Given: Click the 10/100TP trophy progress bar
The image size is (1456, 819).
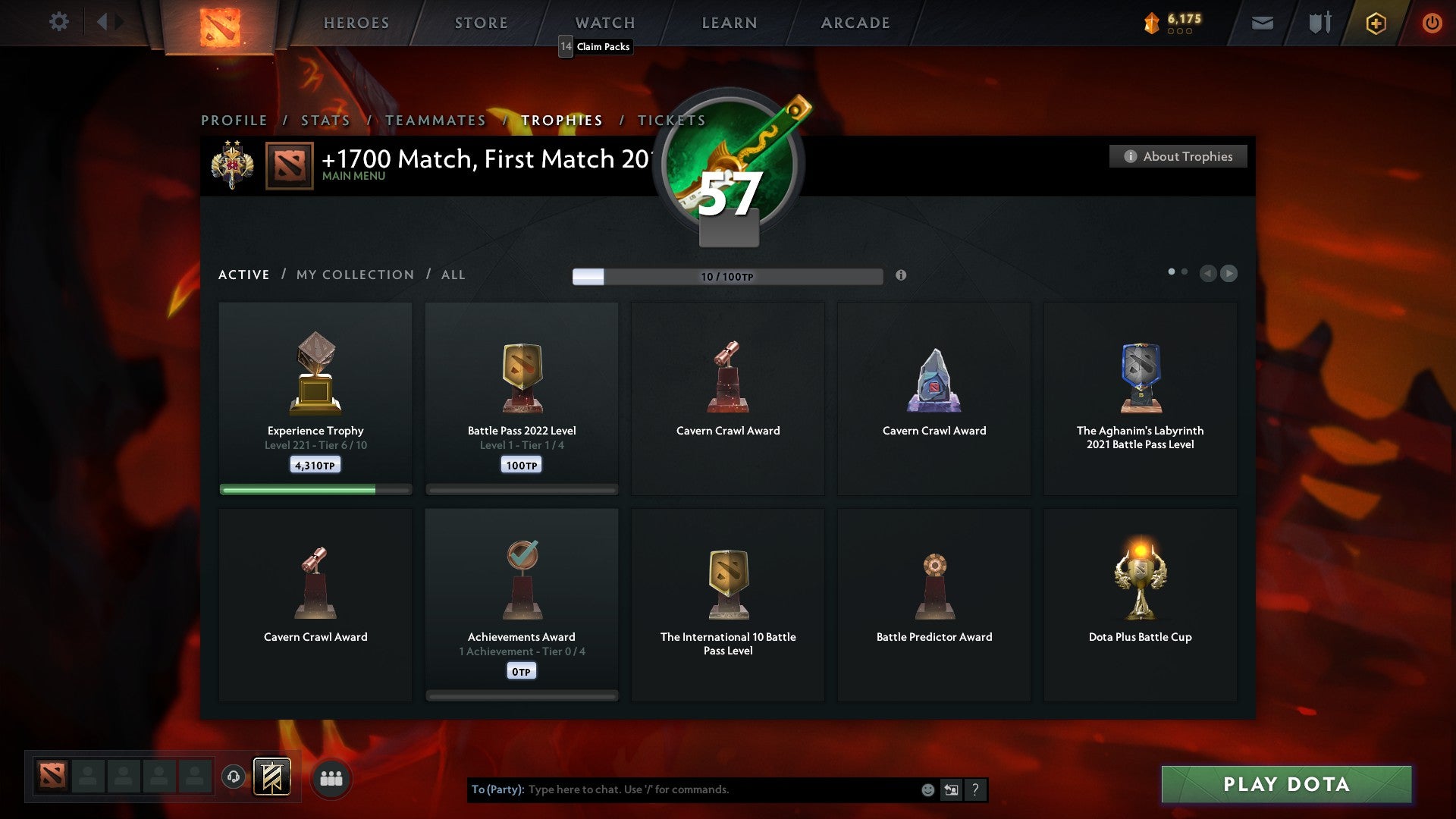Looking at the screenshot, I should coord(726,277).
